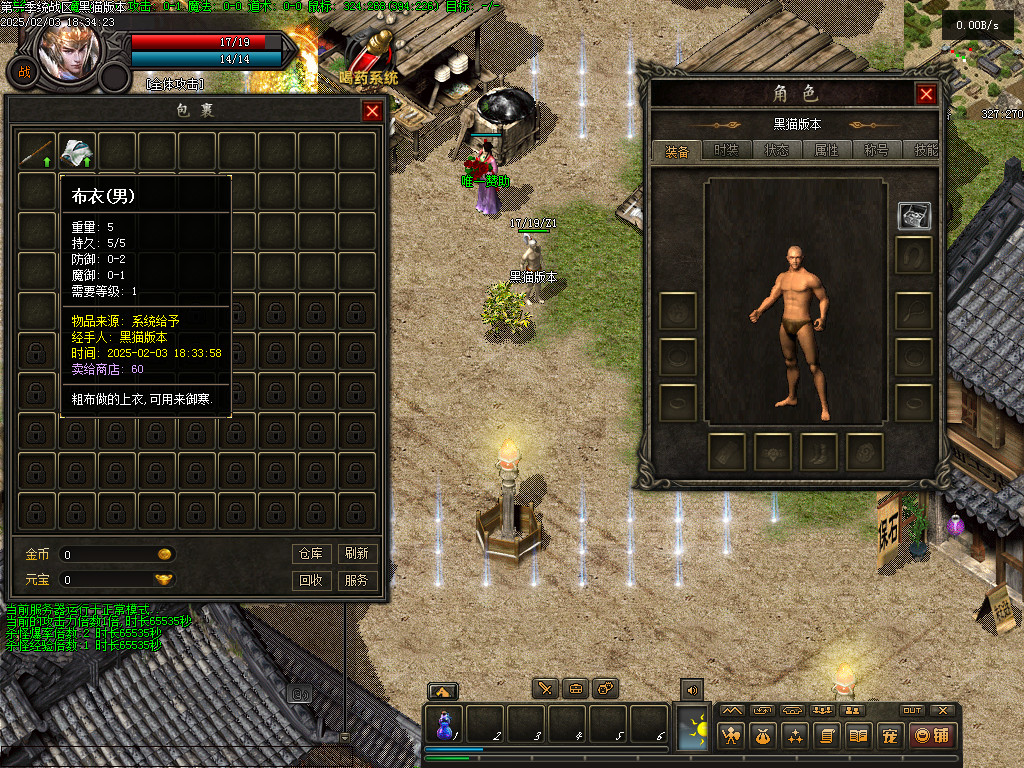Image resolution: width=1024 pixels, height=768 pixels.
Task: Open the 属性 attributes tab
Action: coord(827,151)
